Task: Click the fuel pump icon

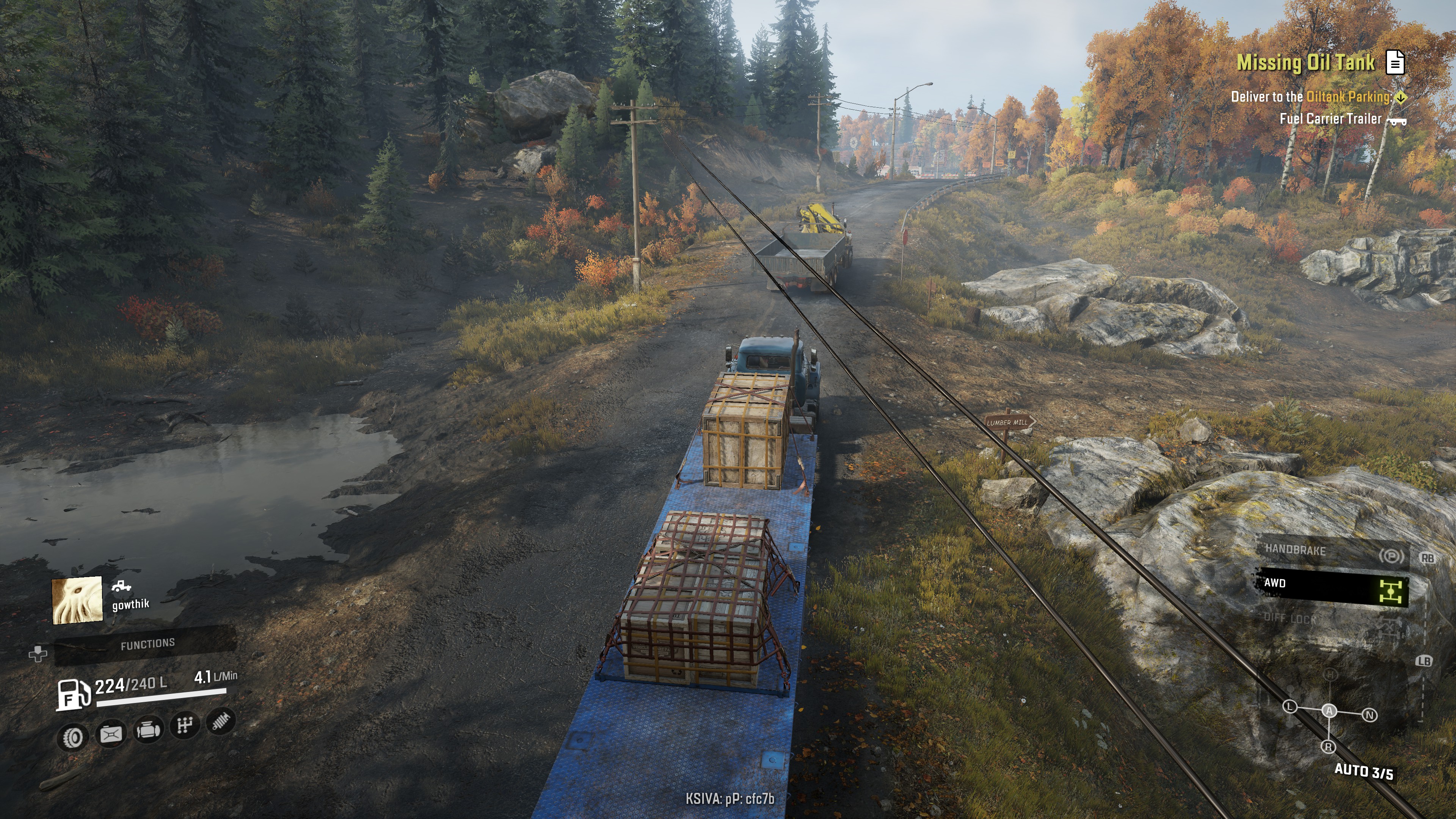Action: tap(74, 694)
